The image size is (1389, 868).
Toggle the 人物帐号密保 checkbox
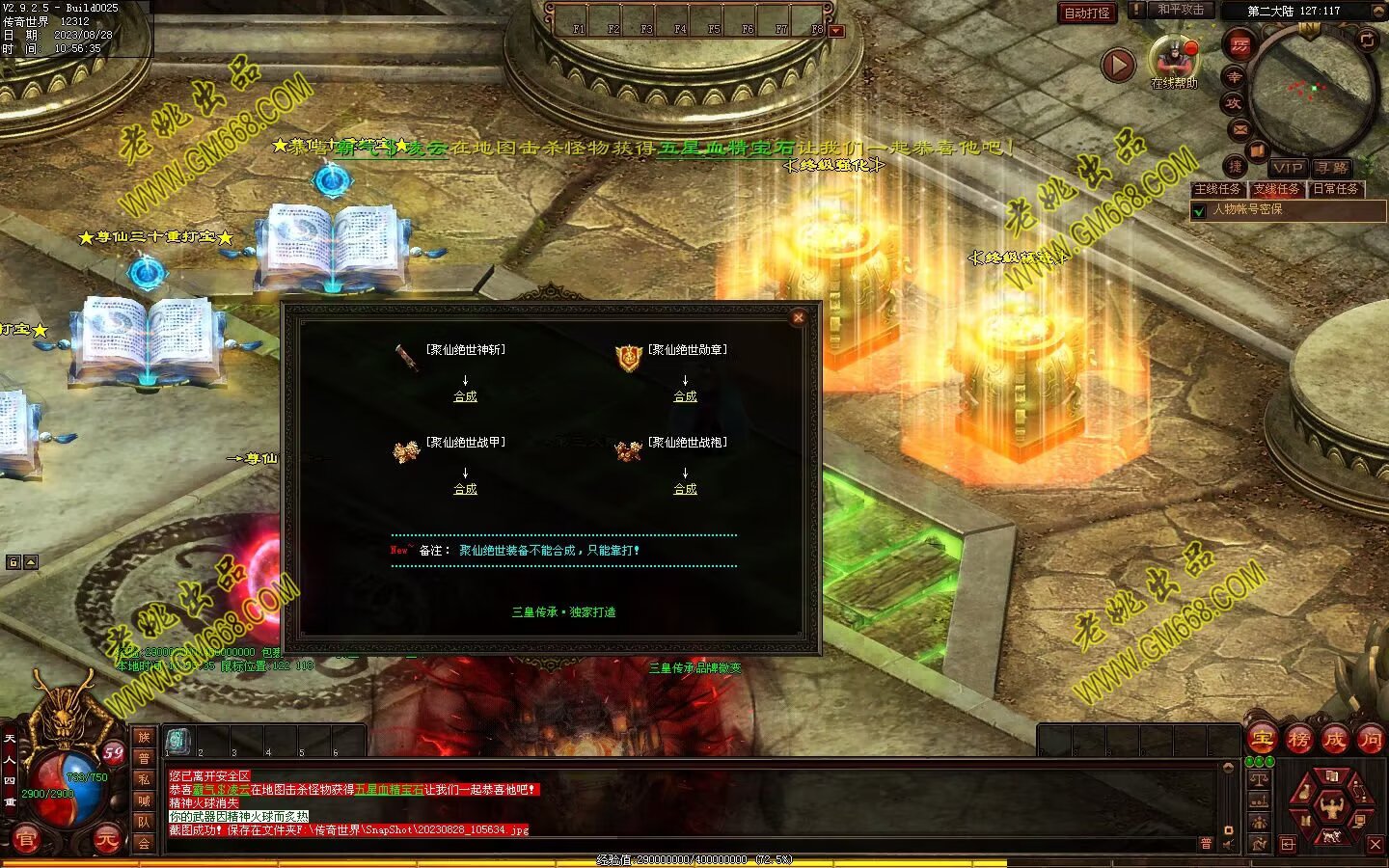1200,210
